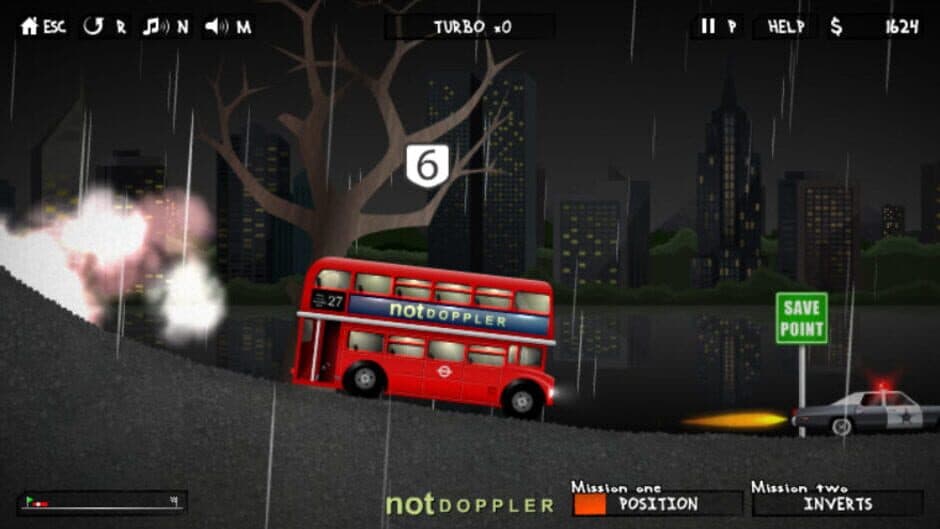Viewport: 940px width, 529px height.
Task: Pause the game
Action: 708,27
